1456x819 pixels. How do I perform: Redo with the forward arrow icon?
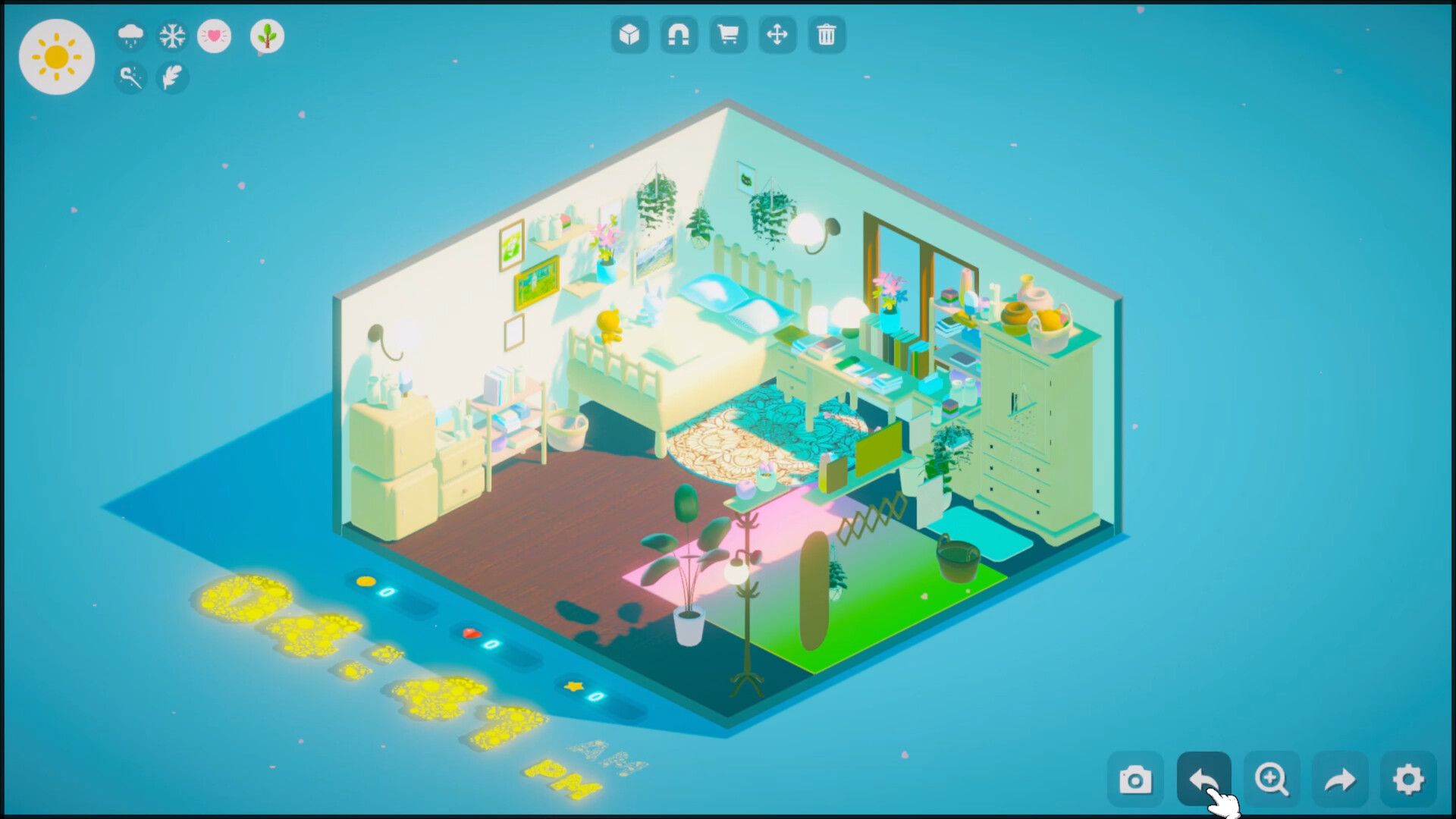click(x=1341, y=778)
